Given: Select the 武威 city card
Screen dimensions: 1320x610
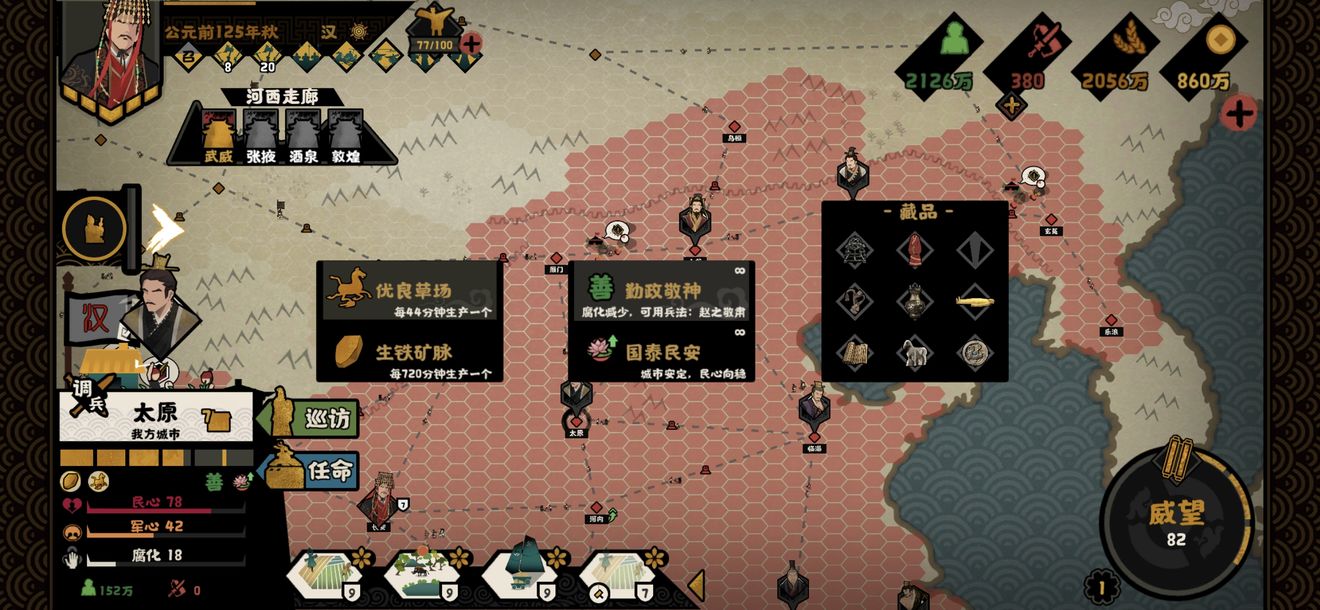Looking at the screenshot, I should tap(218, 134).
